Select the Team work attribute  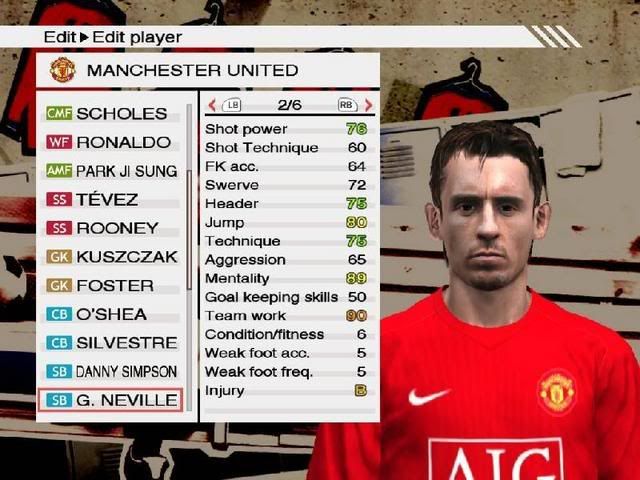tap(286, 316)
